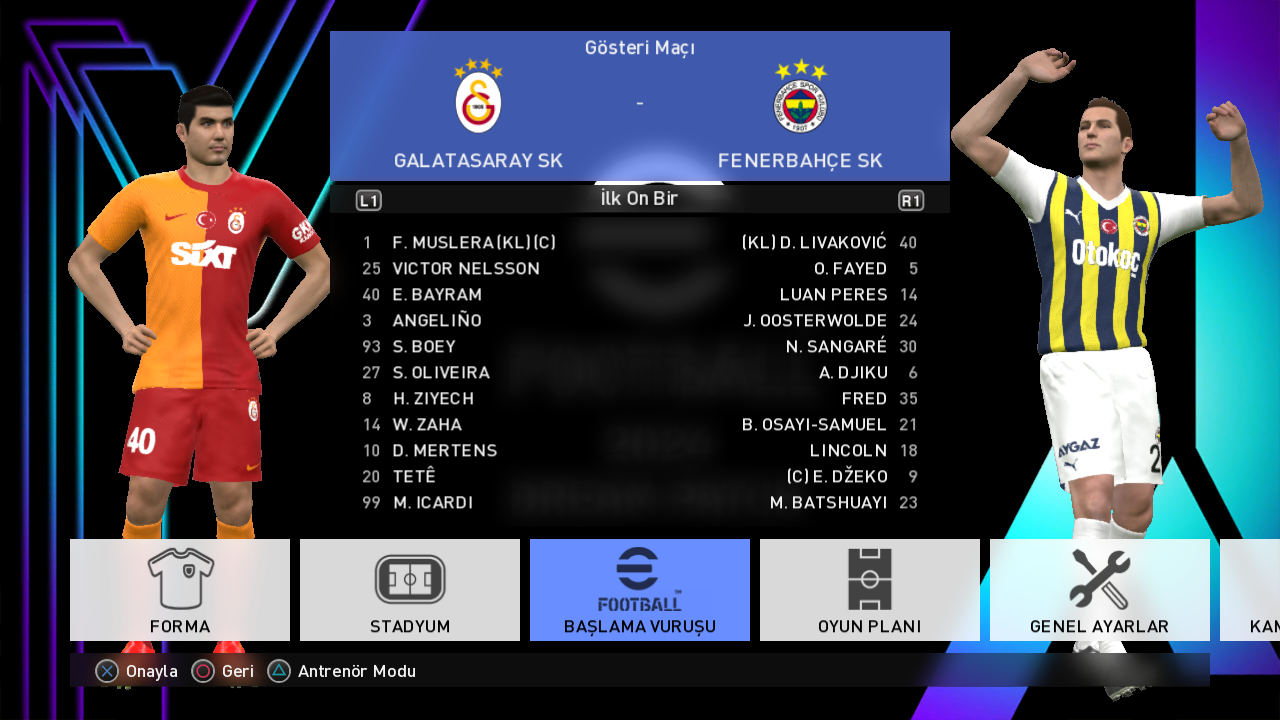The image size is (1280, 720).
Task: Select D. Mertens in the lineup
Action: pyautogui.click(x=444, y=451)
